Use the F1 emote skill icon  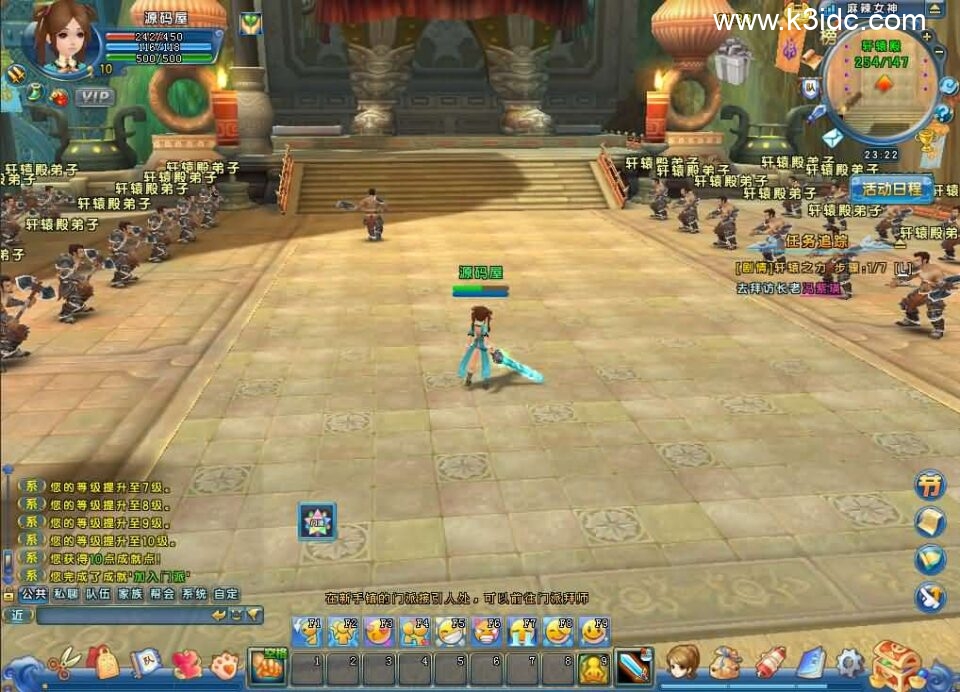[x=307, y=631]
